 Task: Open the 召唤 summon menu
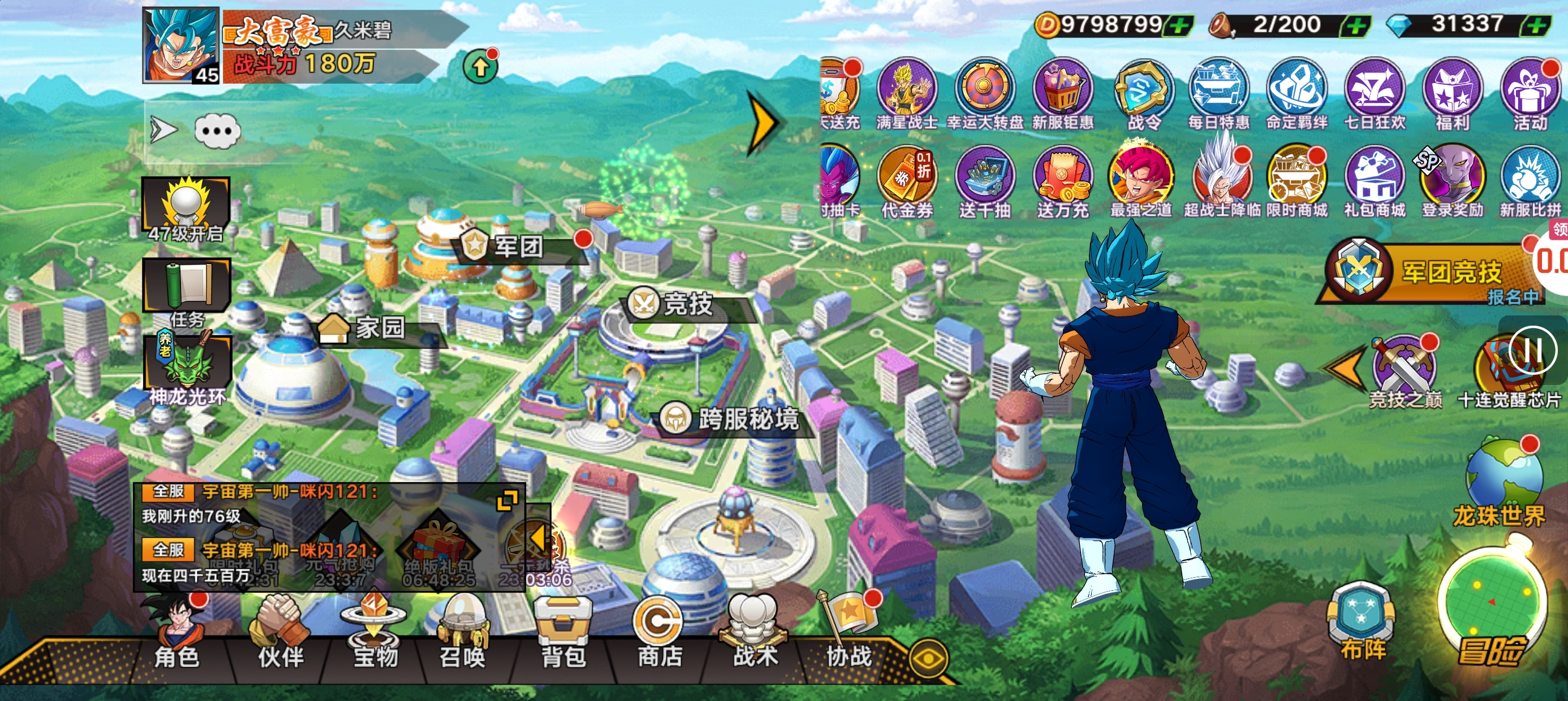tap(463, 636)
